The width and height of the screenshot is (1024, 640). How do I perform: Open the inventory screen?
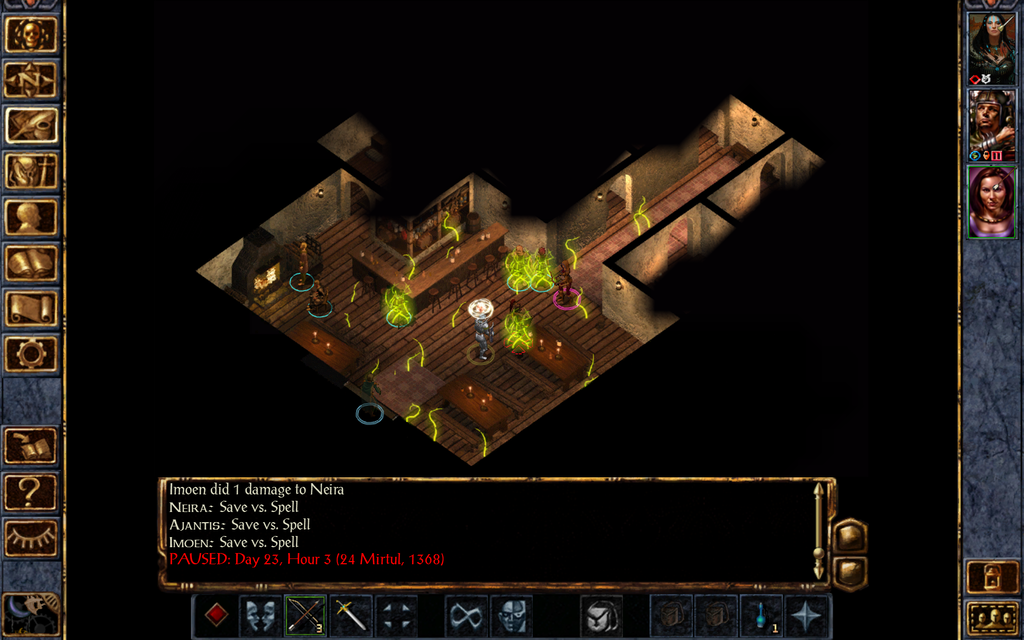pyautogui.click(x=31, y=172)
